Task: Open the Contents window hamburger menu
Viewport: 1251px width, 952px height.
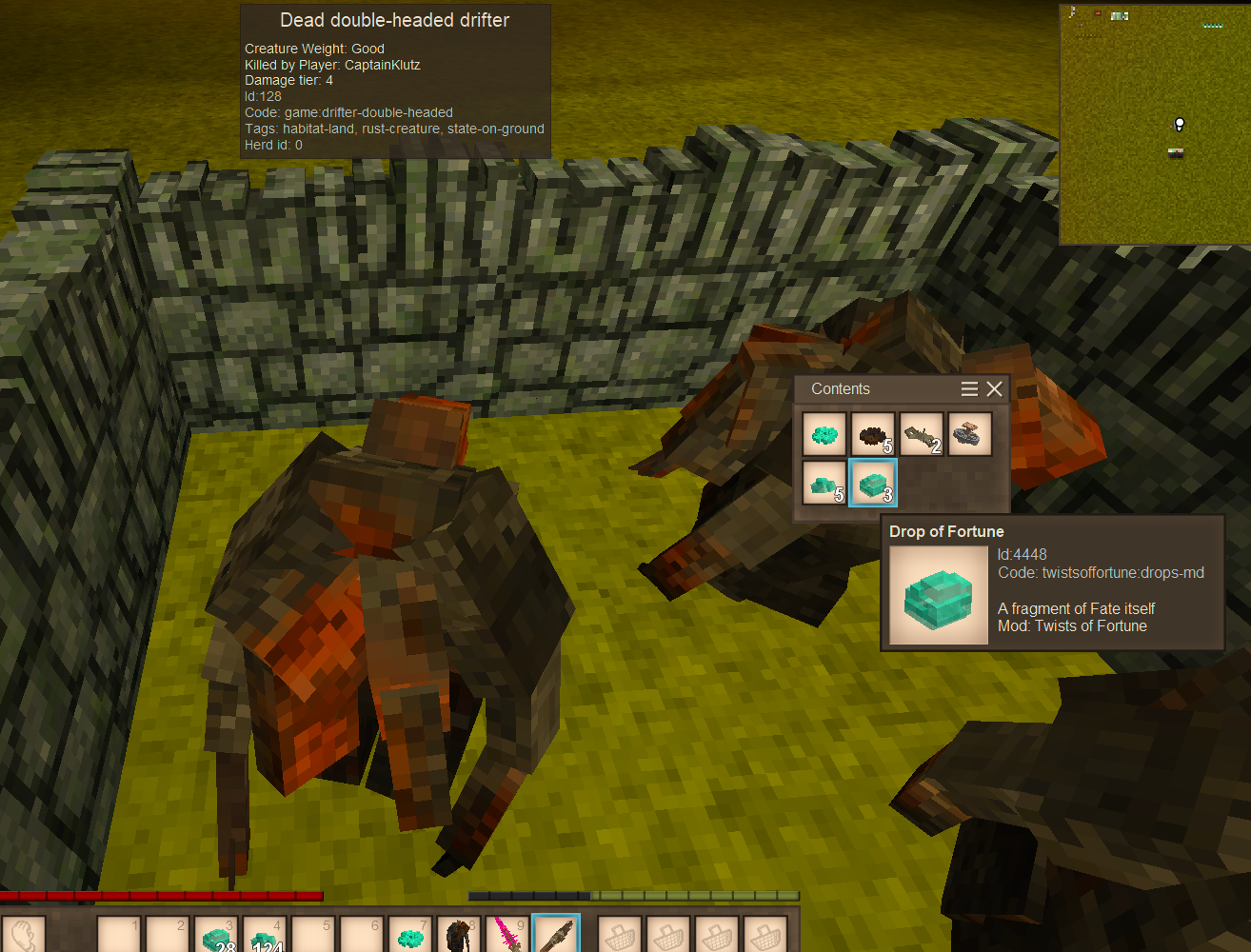Action: point(969,388)
